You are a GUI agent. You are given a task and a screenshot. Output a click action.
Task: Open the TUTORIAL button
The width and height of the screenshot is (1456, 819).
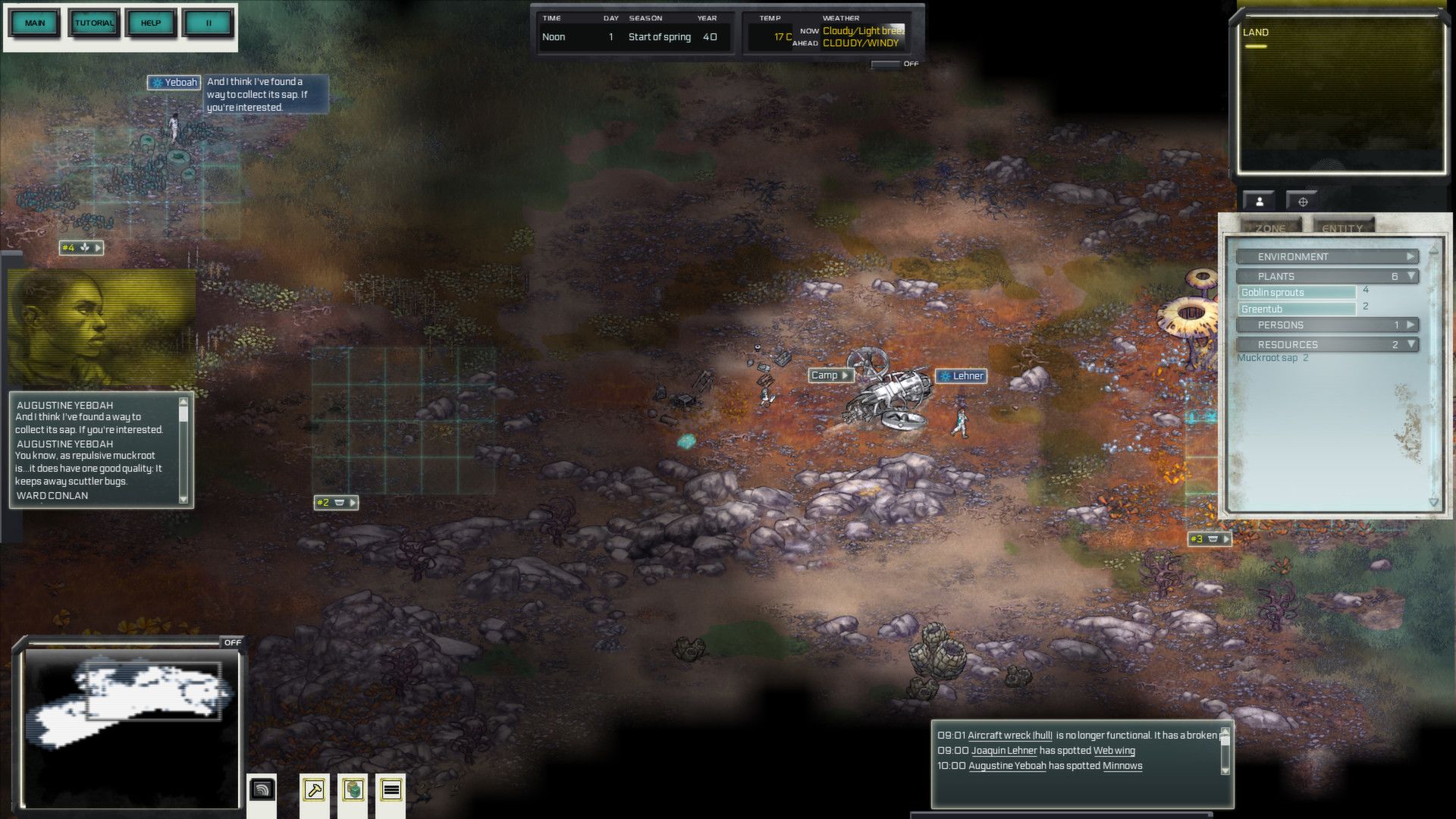coord(94,23)
